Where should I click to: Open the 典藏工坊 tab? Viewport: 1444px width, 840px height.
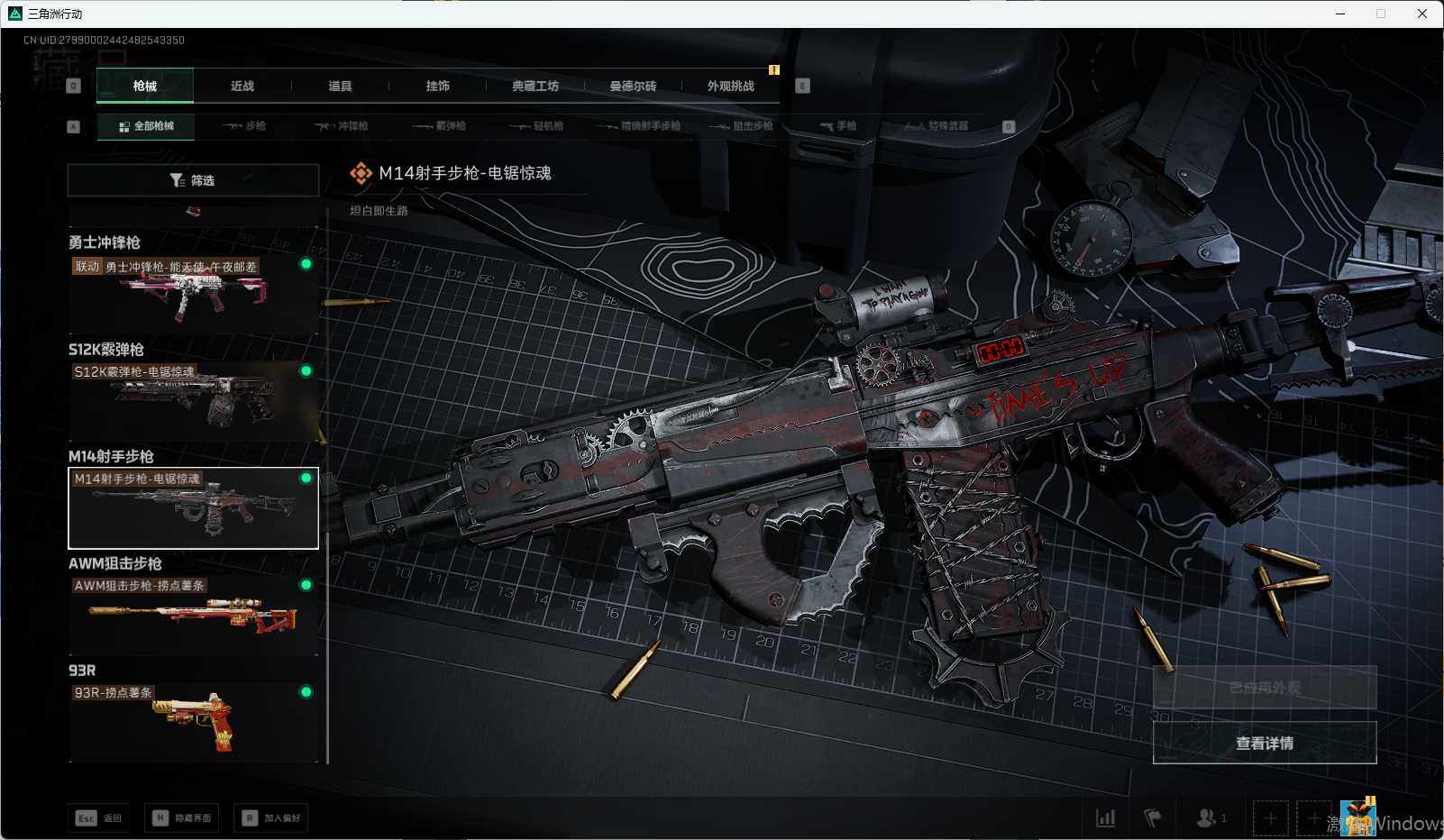pyautogui.click(x=535, y=87)
